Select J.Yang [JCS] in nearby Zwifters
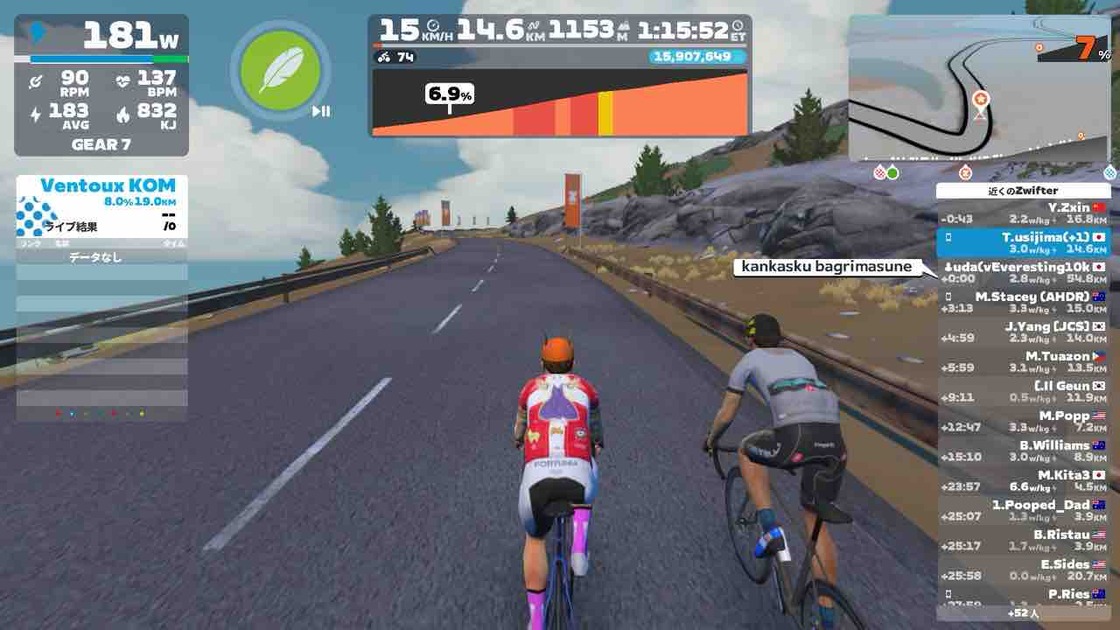The height and width of the screenshot is (630, 1120). [x=1024, y=332]
